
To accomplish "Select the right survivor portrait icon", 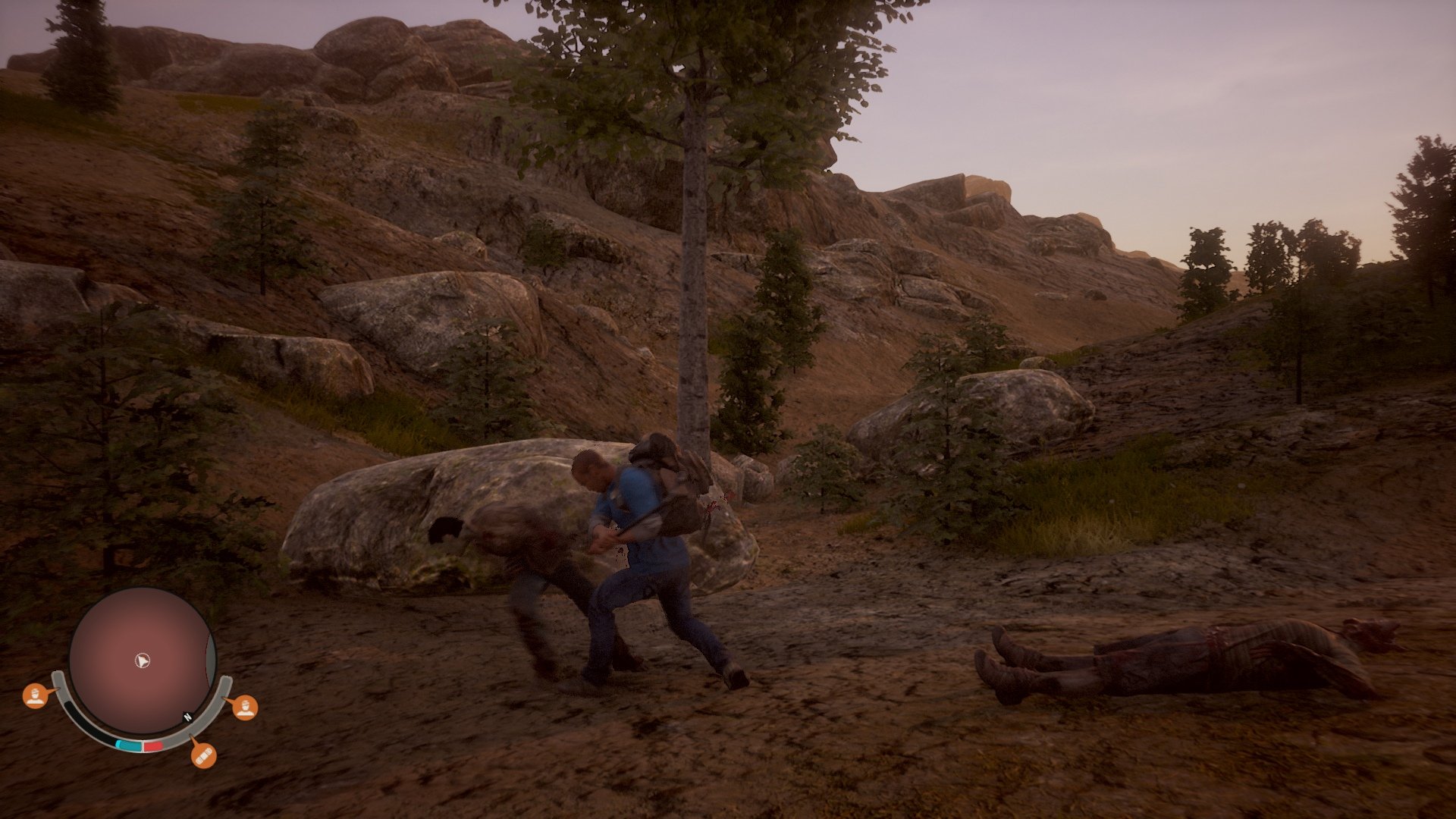I will click(246, 708).
